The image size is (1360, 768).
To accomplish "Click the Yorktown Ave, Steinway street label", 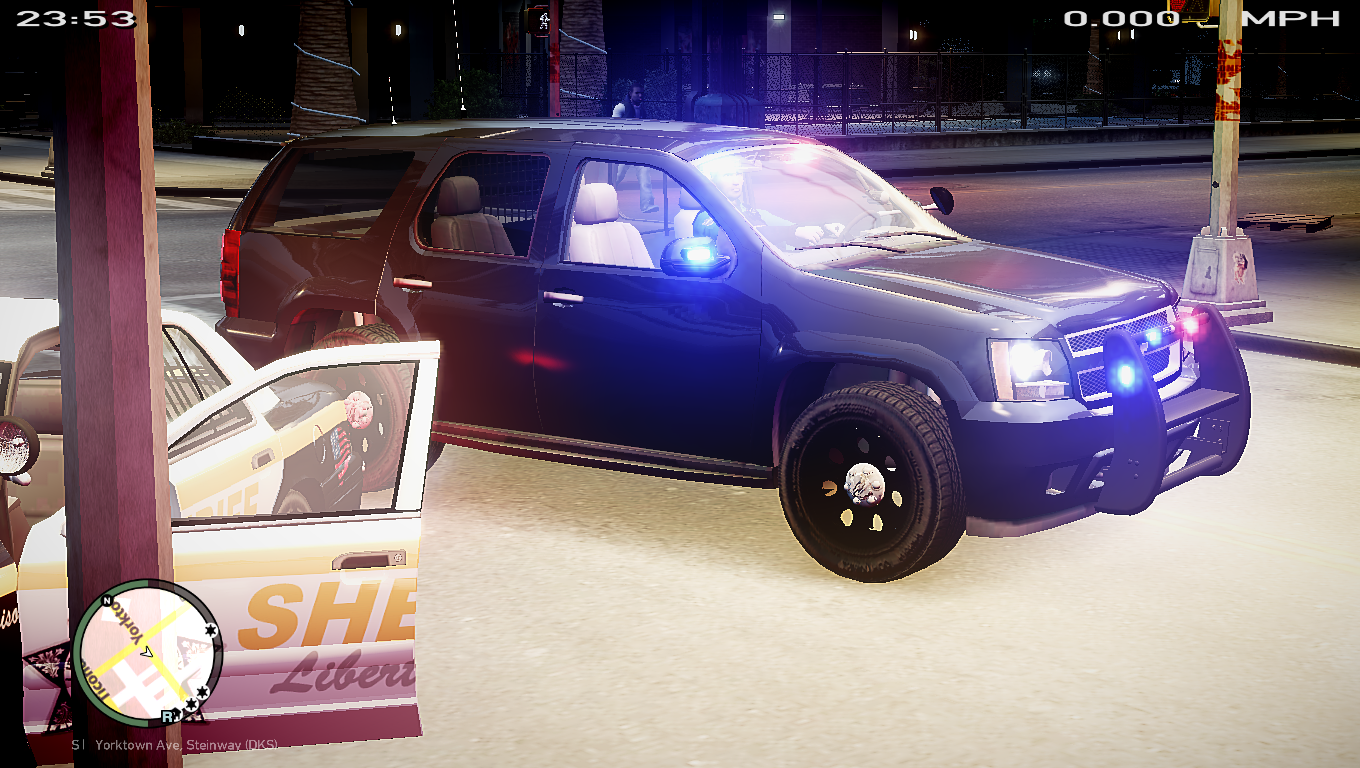I will click(185, 744).
